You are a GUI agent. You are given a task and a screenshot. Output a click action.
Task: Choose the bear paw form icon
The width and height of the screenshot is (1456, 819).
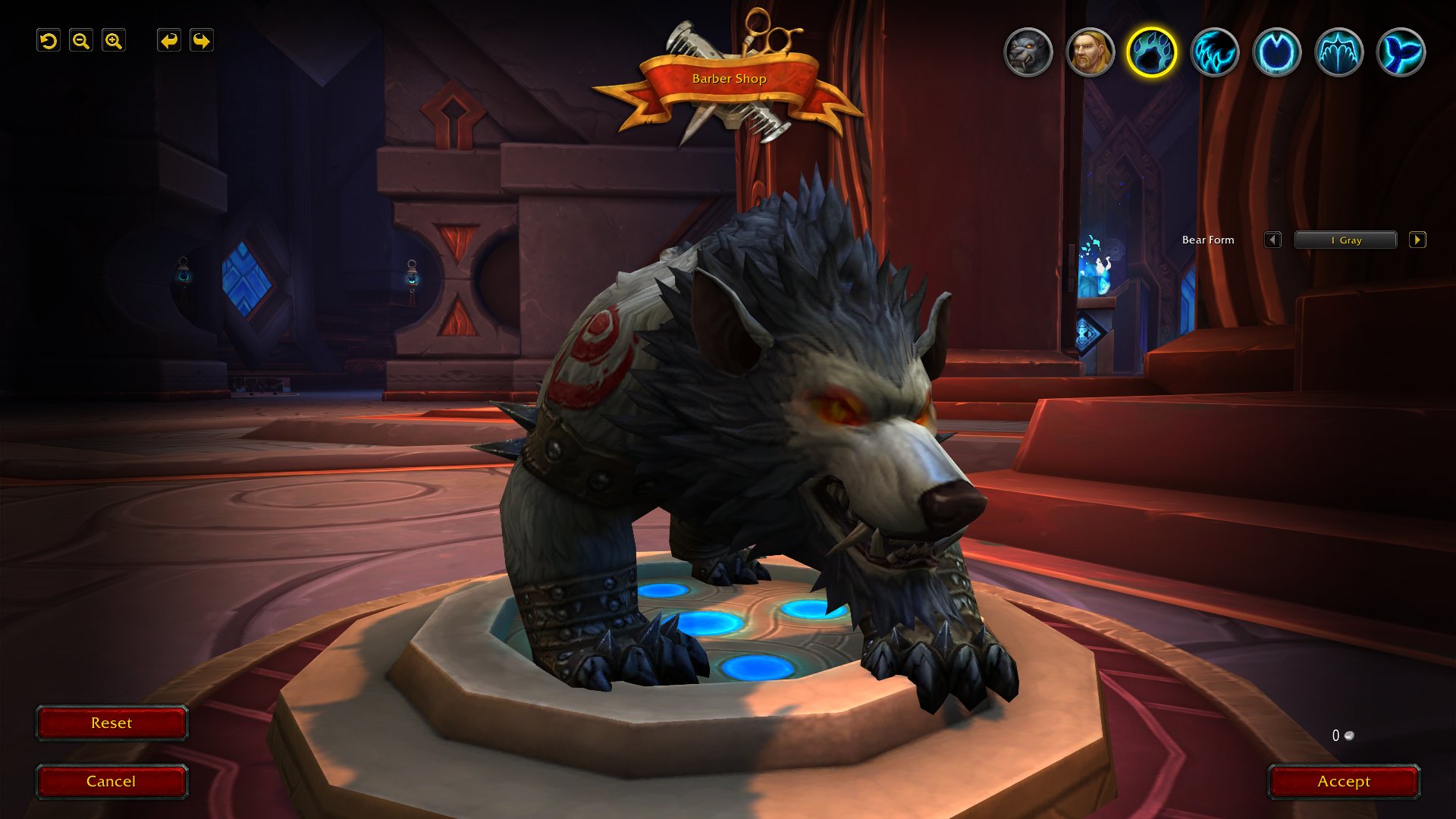tap(1151, 52)
